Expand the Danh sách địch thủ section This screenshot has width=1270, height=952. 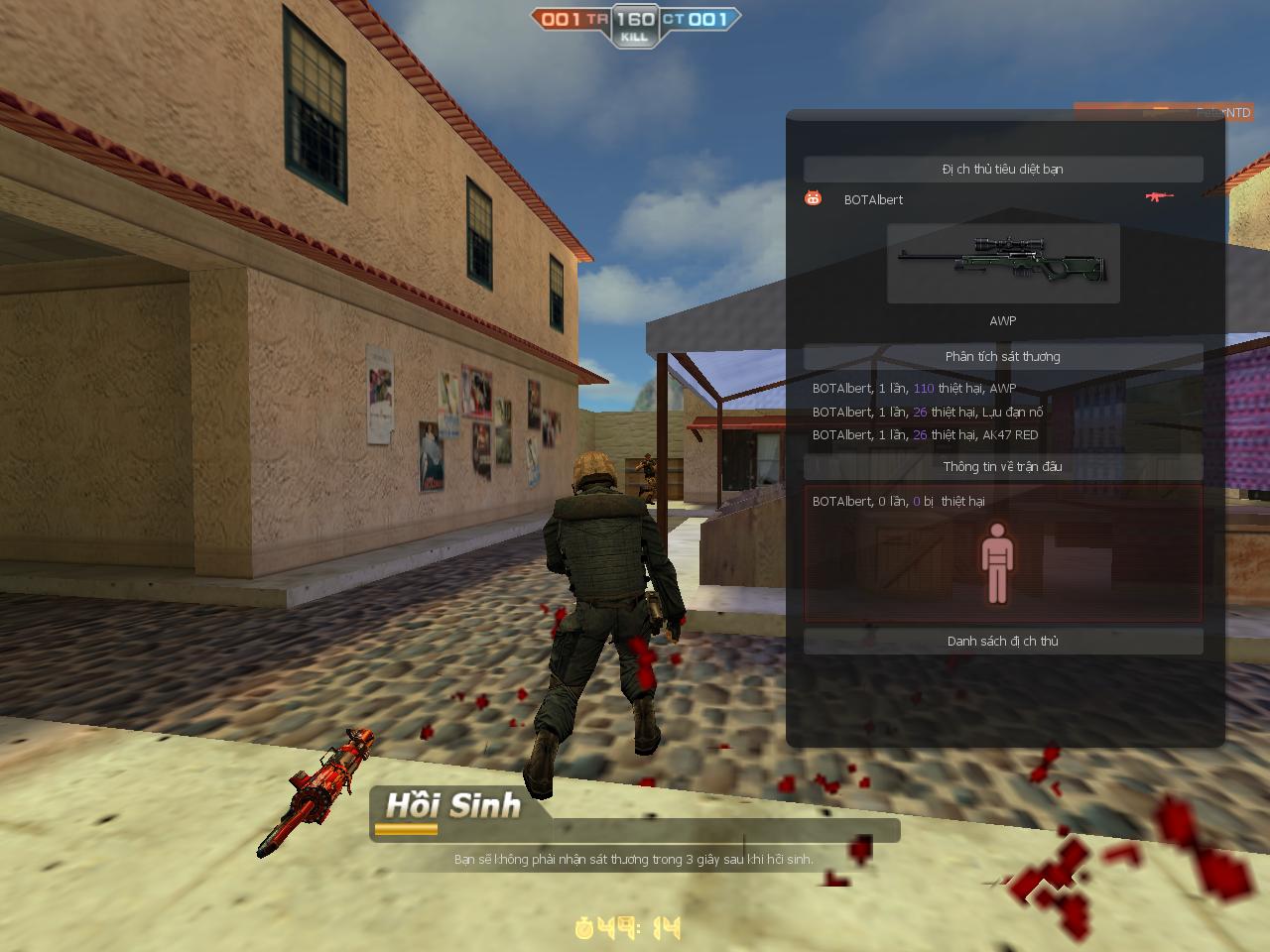pos(1002,641)
